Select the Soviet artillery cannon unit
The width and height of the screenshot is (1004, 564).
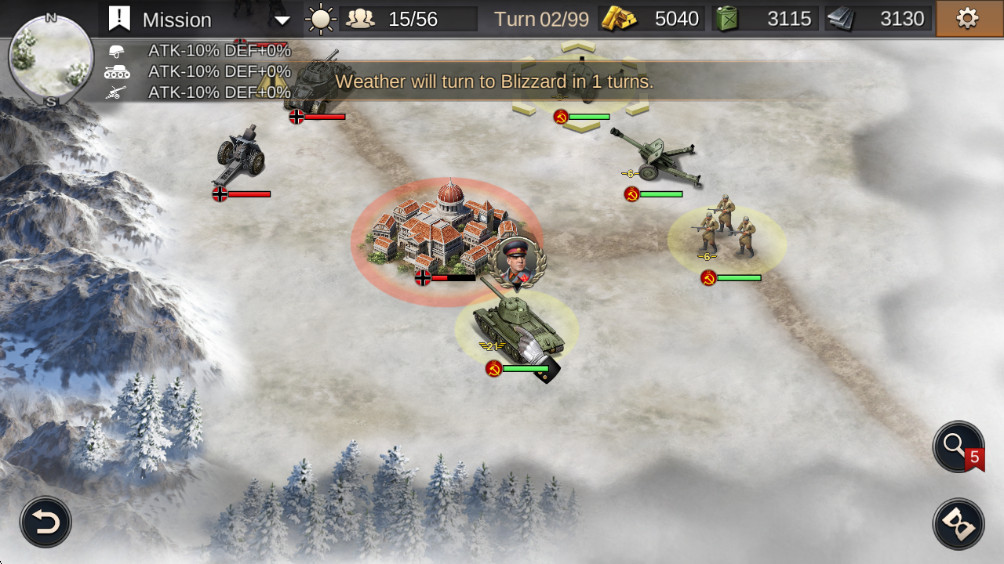point(654,157)
